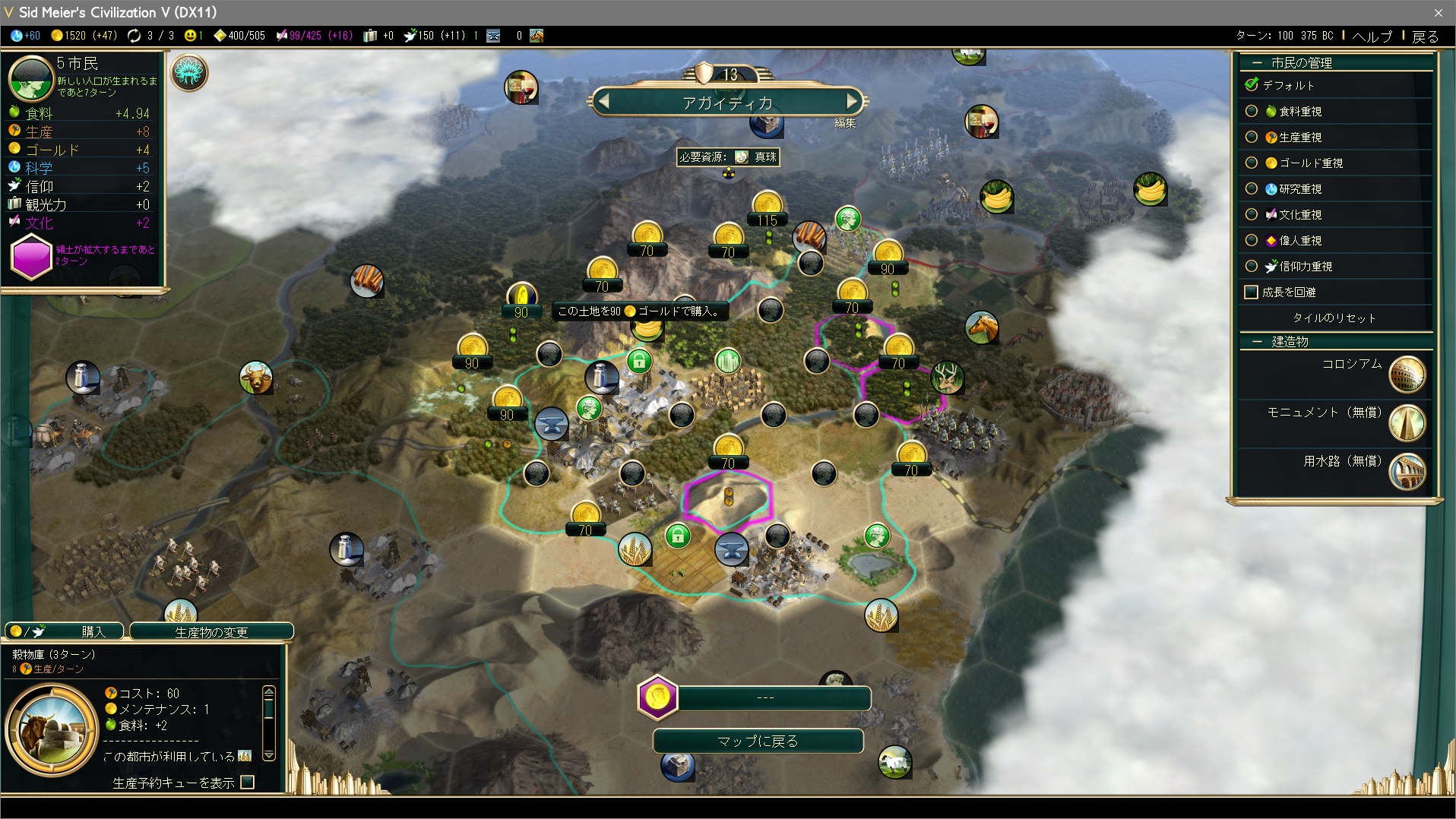Collapse the 市民の管理 section header
Image resolution: width=1456 pixels, height=819 pixels.
(1257, 63)
